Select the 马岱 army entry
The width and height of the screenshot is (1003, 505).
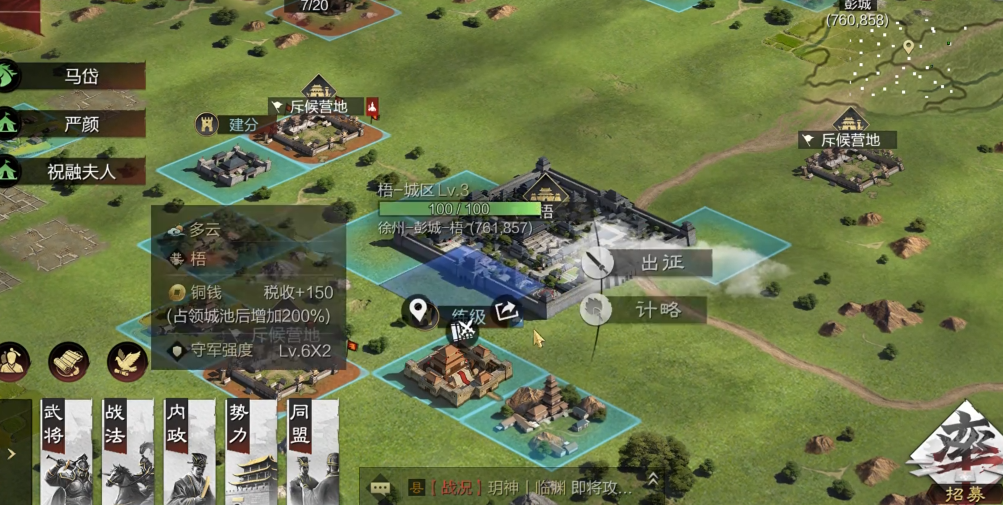click(80, 76)
